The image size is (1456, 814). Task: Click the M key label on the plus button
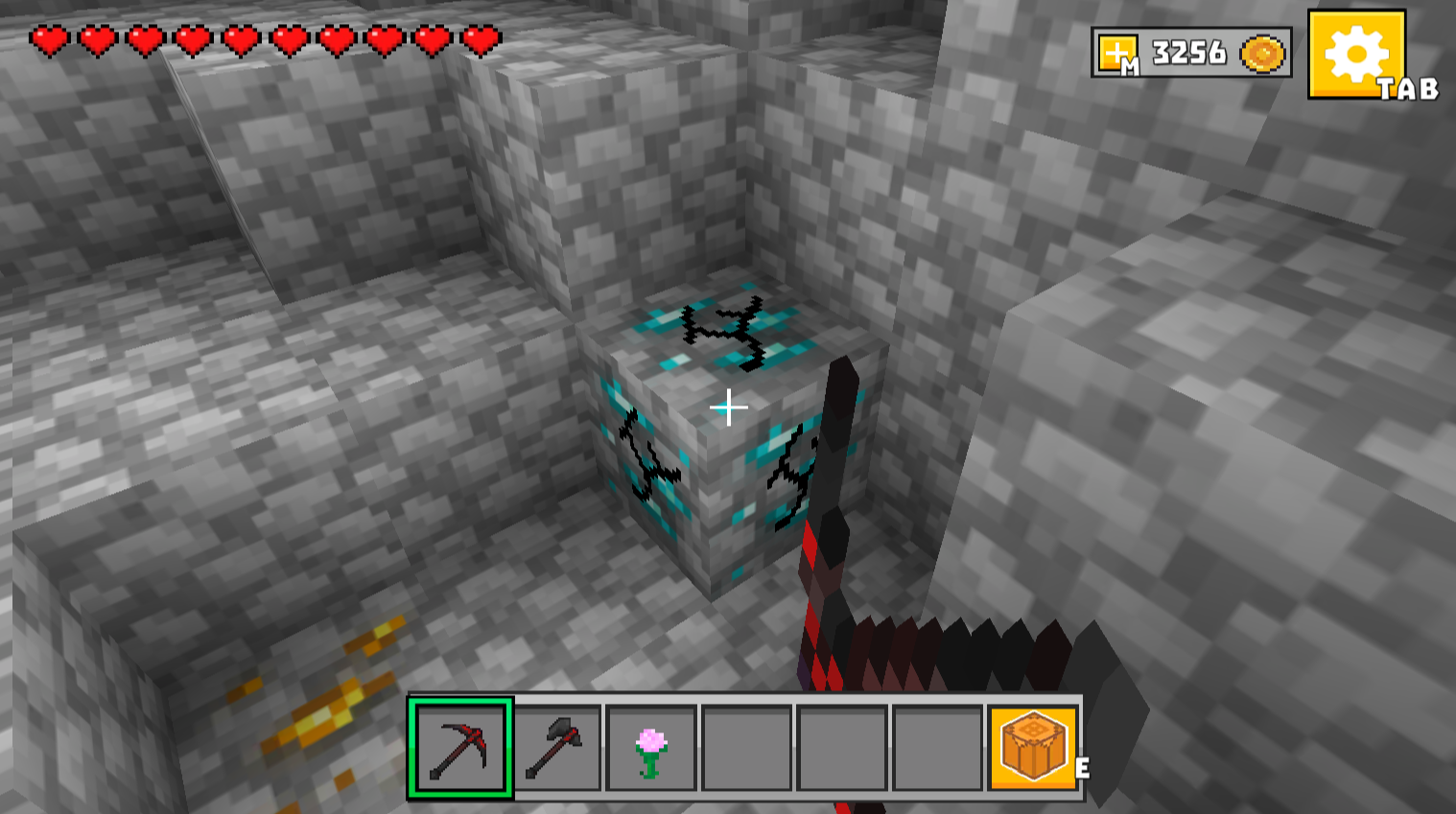[x=1132, y=65]
